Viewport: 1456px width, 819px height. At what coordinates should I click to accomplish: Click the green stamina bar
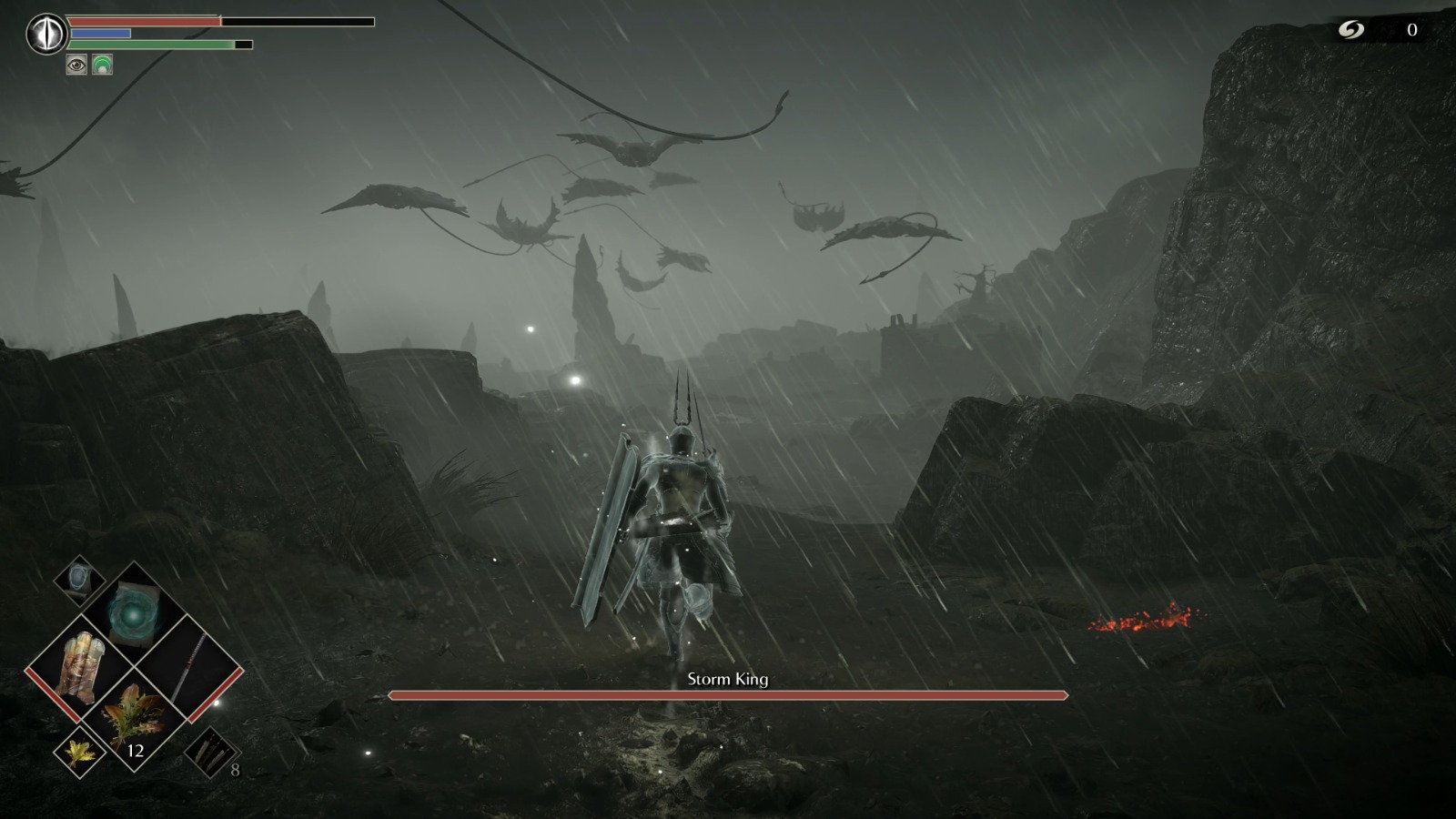pos(155,45)
